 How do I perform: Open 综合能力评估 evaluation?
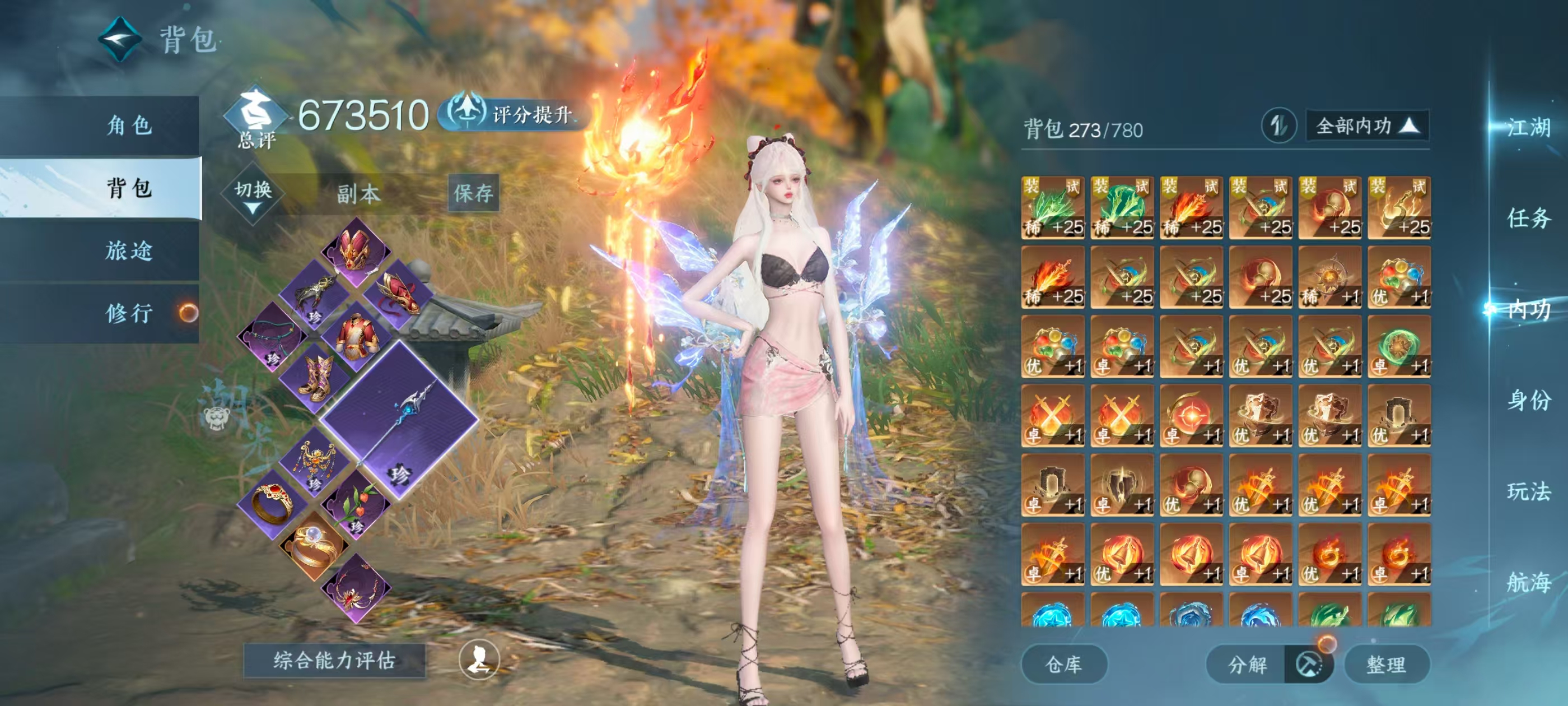pos(334,660)
